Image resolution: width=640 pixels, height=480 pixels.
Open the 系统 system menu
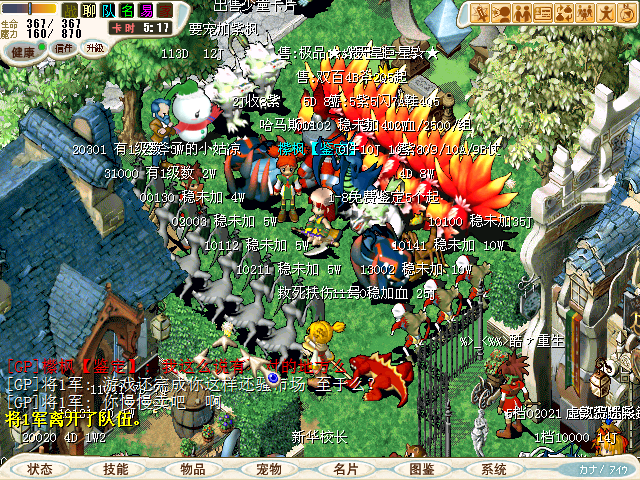pyautogui.click(x=494, y=469)
